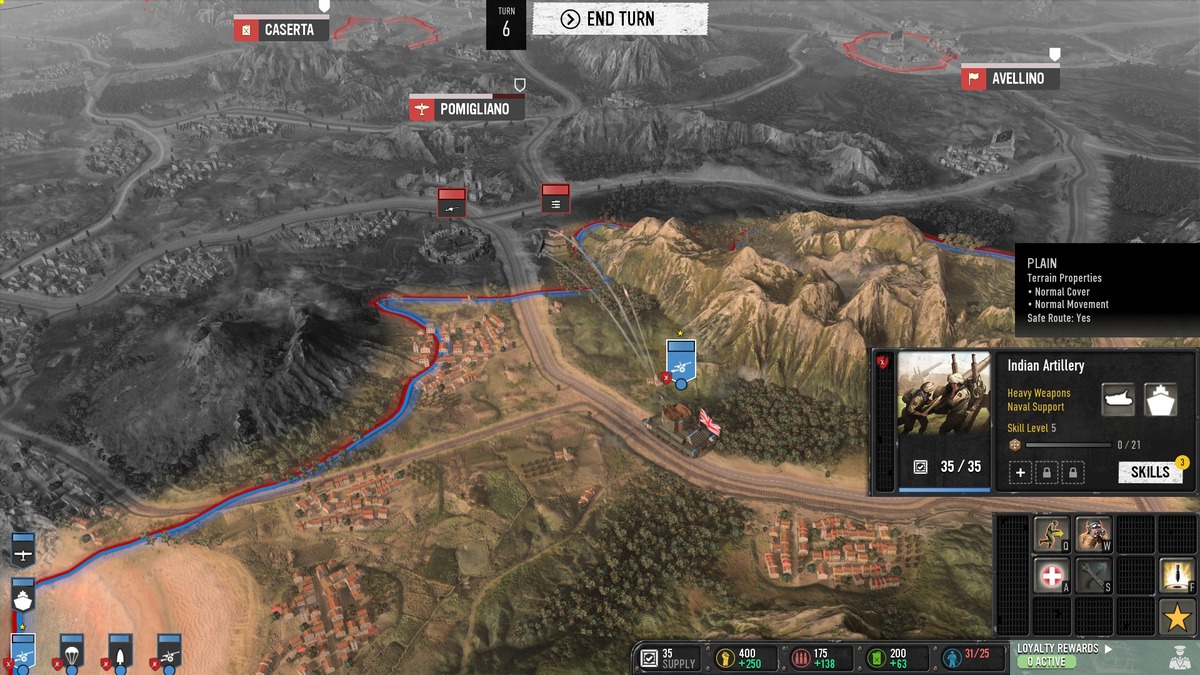Image resolution: width=1200 pixels, height=675 pixels.
Task: Select the Indian Artillery unit on map
Action: coord(681,360)
